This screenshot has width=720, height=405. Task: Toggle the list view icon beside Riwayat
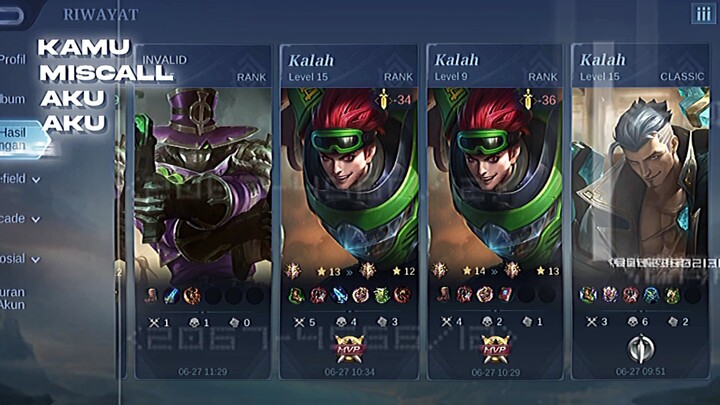click(x=702, y=14)
